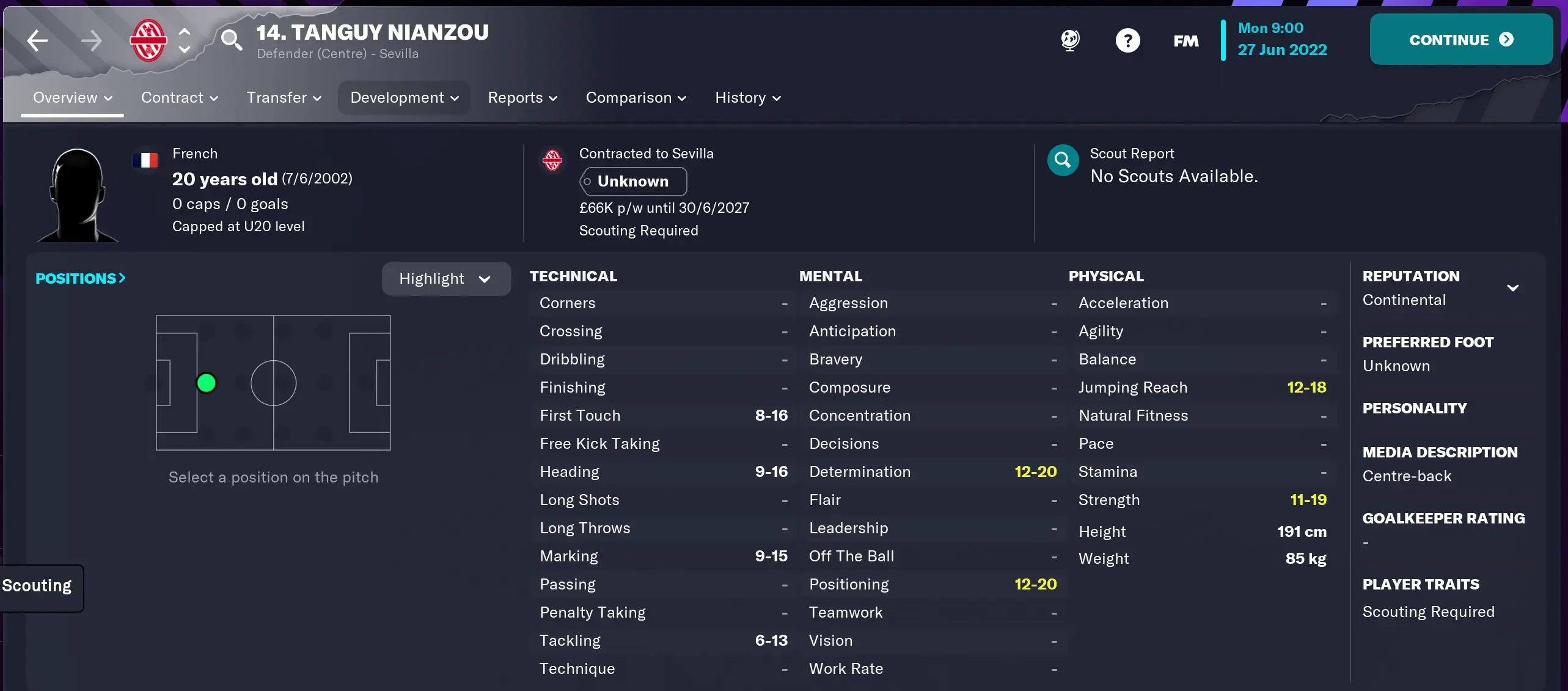Screen dimensions: 1568x691
Task: Open the POSITIONS link
Action: click(80, 278)
